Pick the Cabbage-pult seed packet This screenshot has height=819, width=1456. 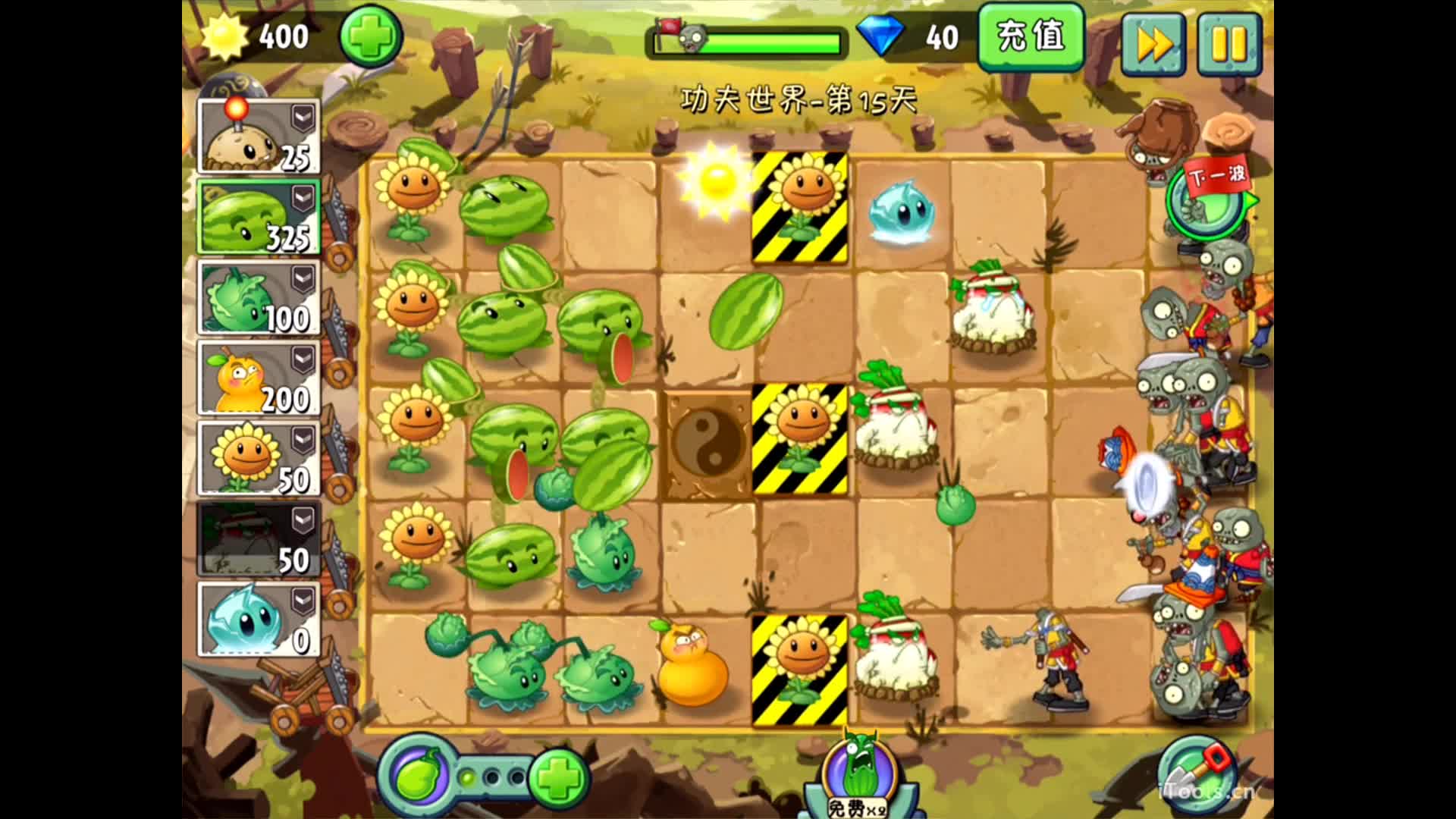[258, 298]
